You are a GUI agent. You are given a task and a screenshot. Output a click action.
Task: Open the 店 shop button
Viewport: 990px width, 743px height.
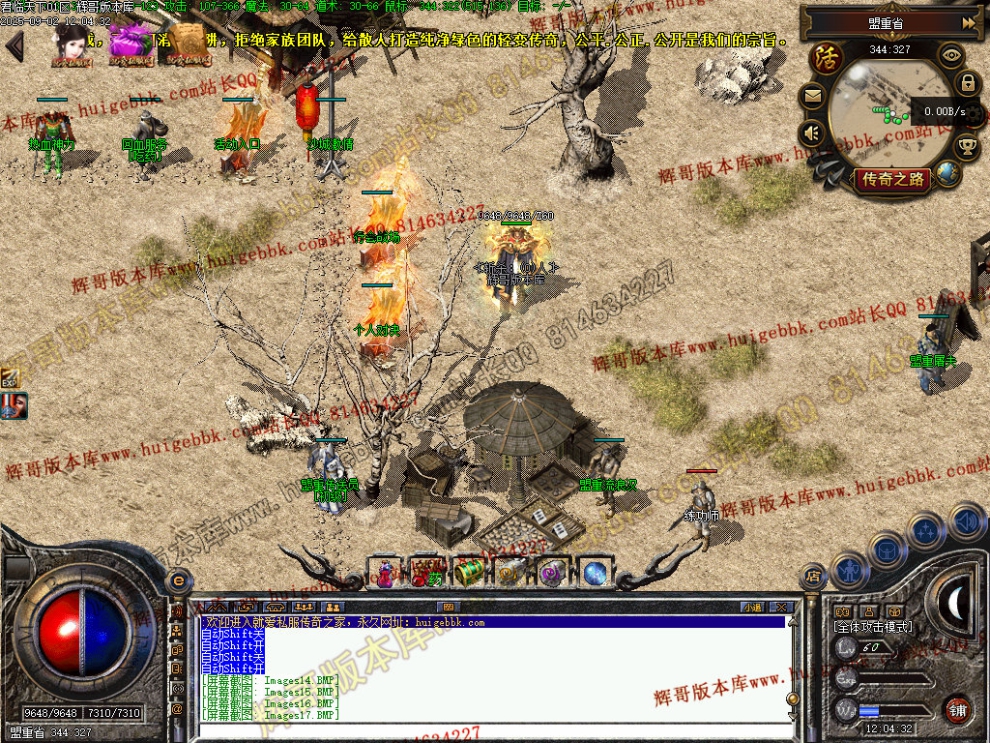pyautogui.click(x=813, y=576)
